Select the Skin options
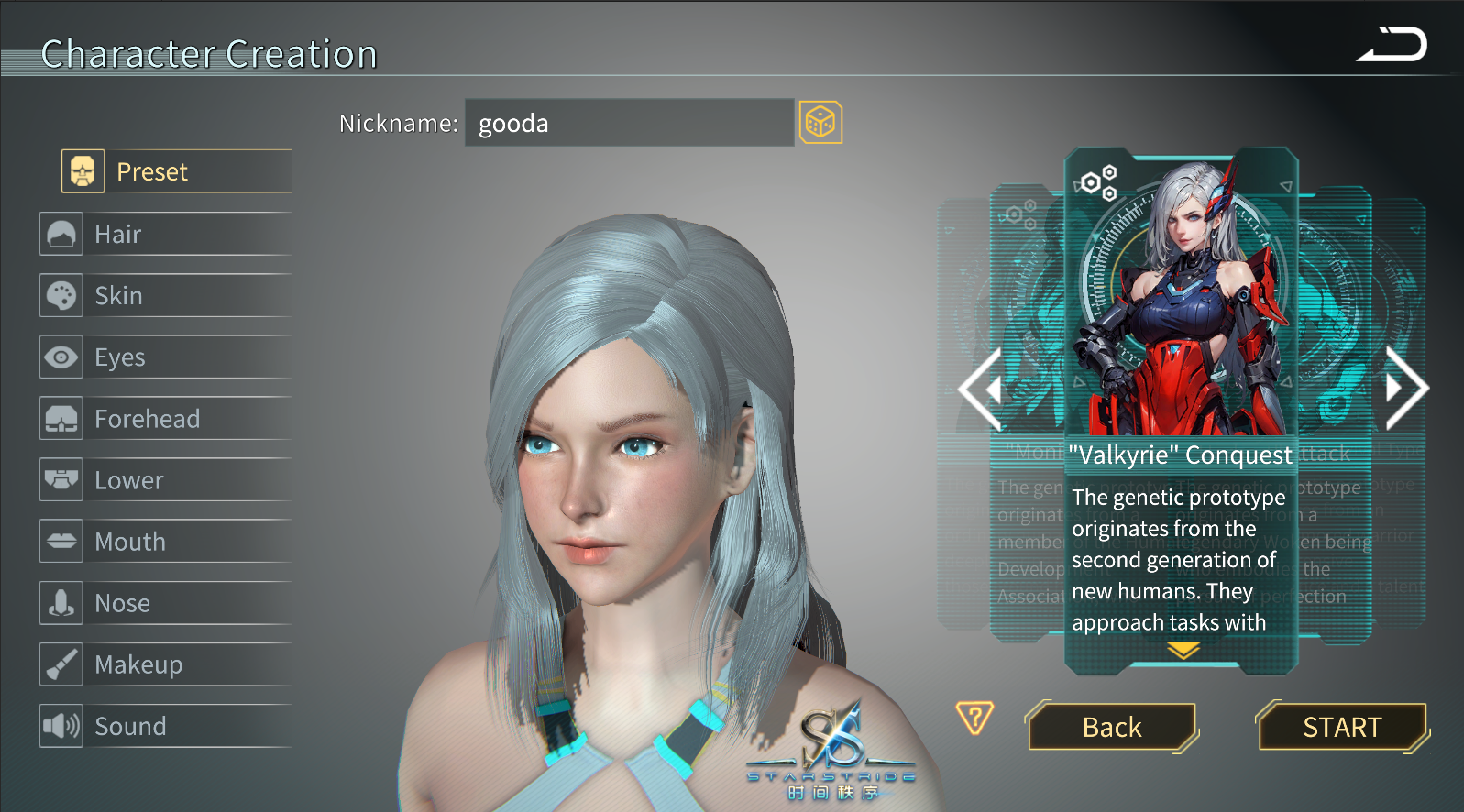This screenshot has height=812, width=1464. pyautogui.click(x=165, y=295)
